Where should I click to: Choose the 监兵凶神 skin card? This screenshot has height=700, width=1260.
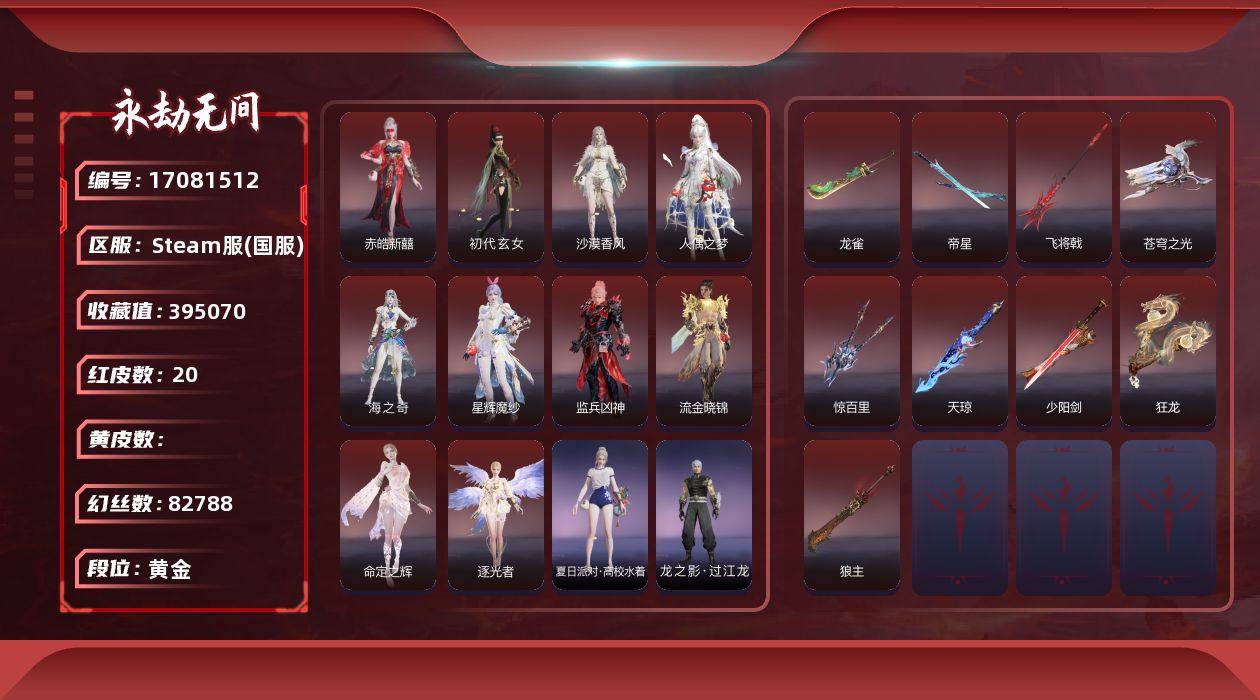(600, 350)
